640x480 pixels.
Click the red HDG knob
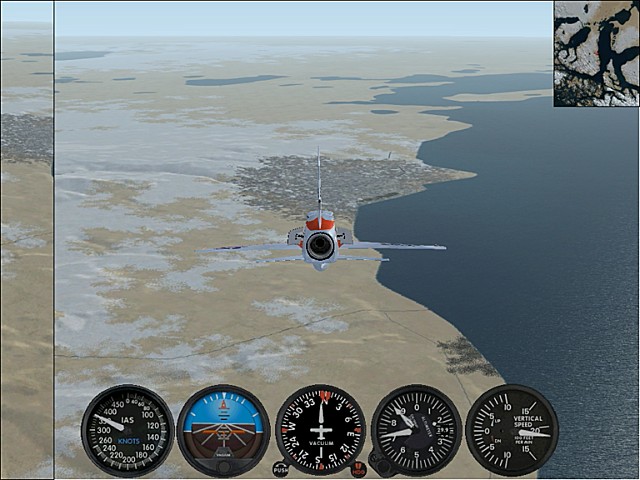(x=358, y=468)
